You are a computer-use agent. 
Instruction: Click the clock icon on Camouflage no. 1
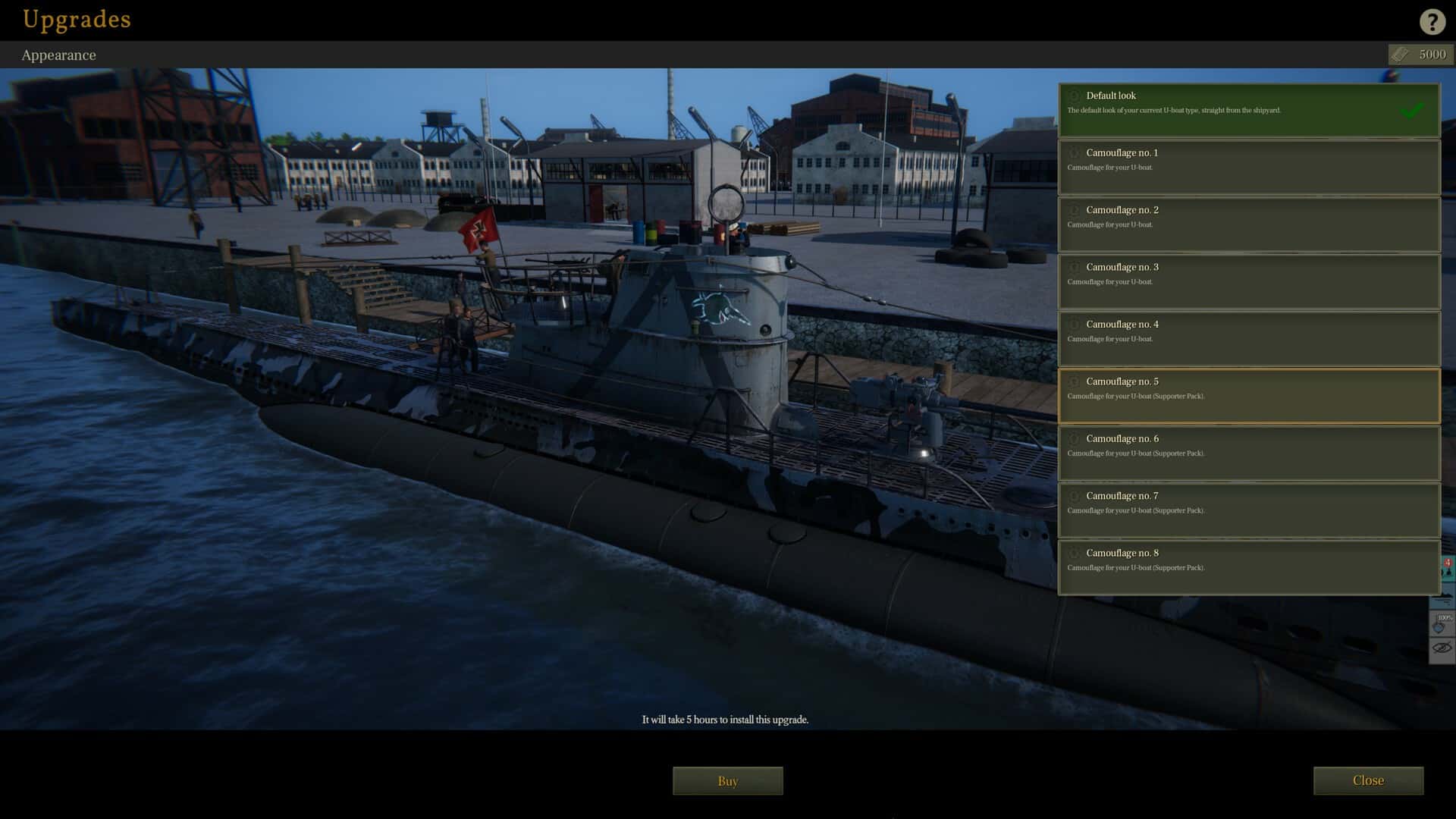click(1074, 152)
